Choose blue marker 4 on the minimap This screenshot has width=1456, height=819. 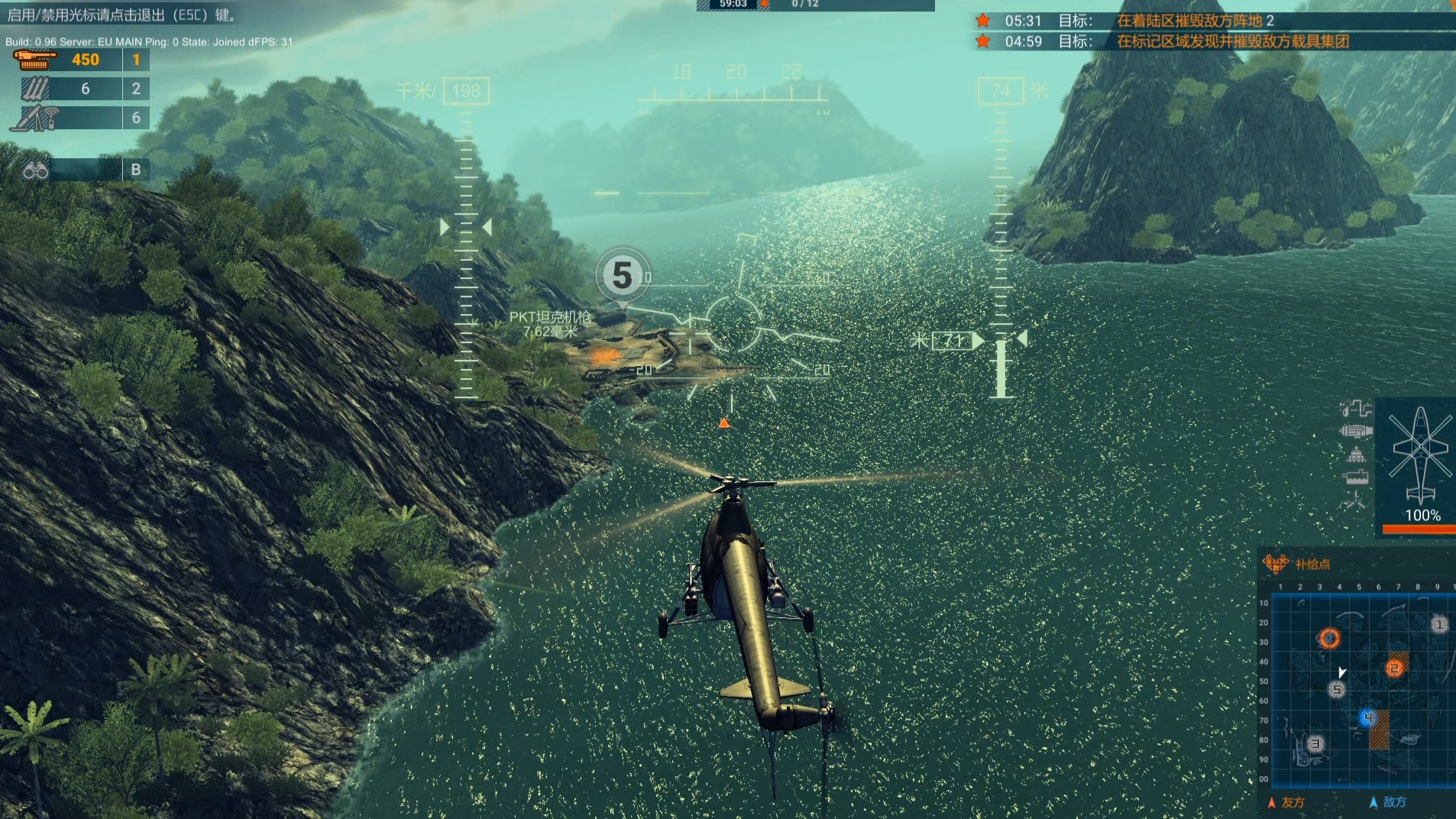(x=1367, y=717)
